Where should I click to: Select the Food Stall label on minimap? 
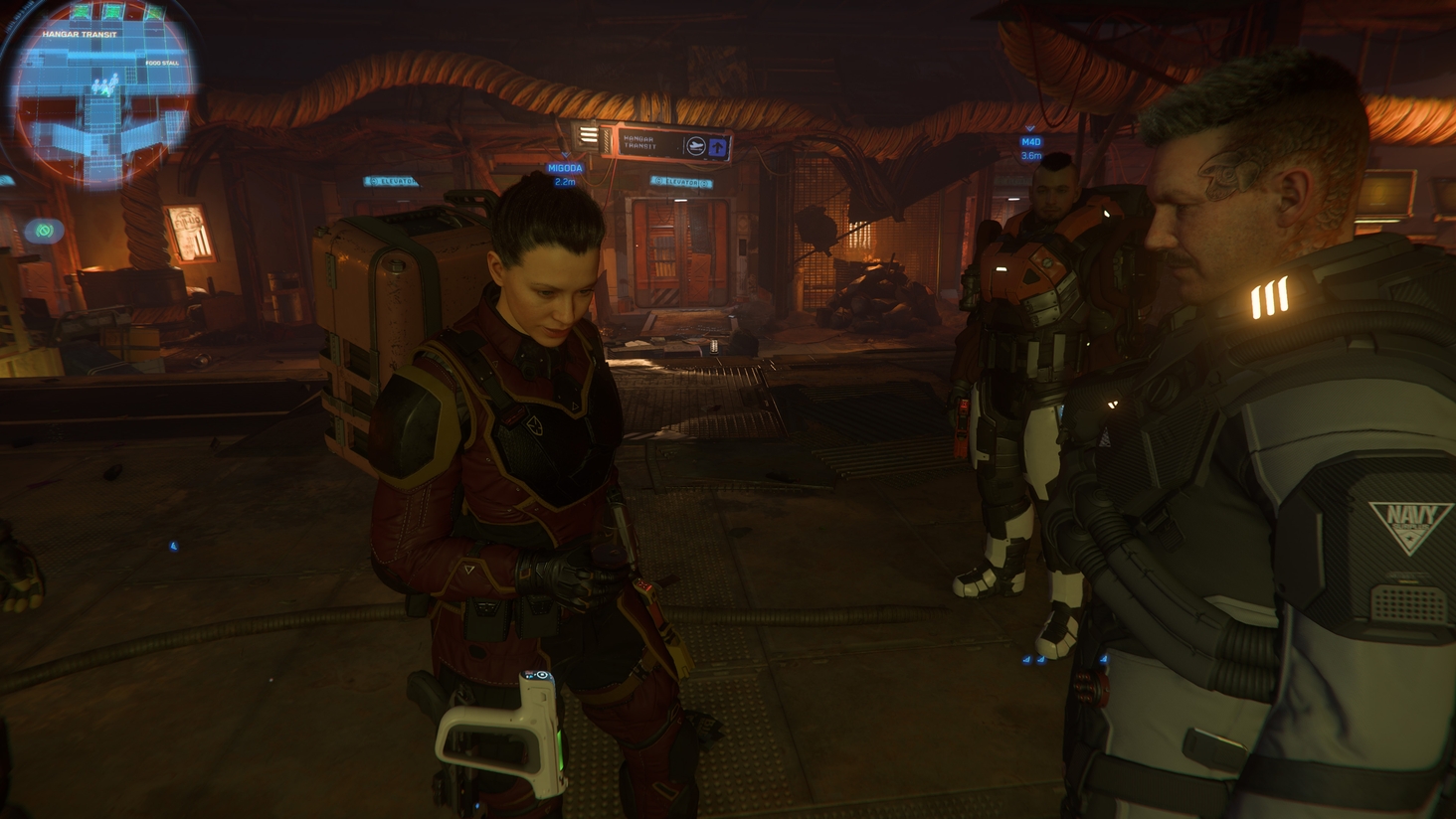(163, 63)
